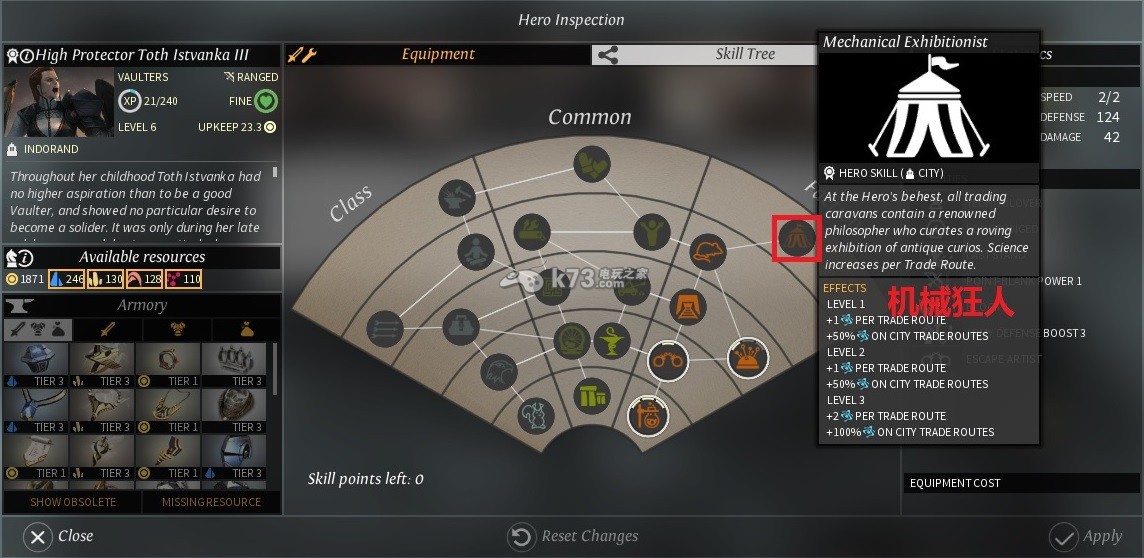This screenshot has height=558, width=1144.
Task: Click the anvil and hammer skill node
Action: tap(456, 197)
